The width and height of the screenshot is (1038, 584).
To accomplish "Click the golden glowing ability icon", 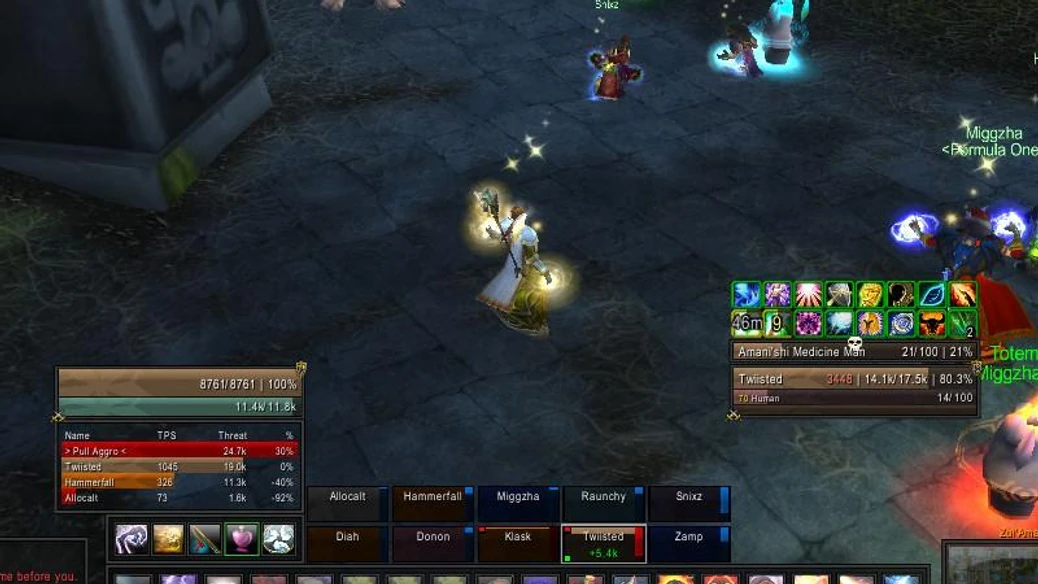I will click(168, 539).
